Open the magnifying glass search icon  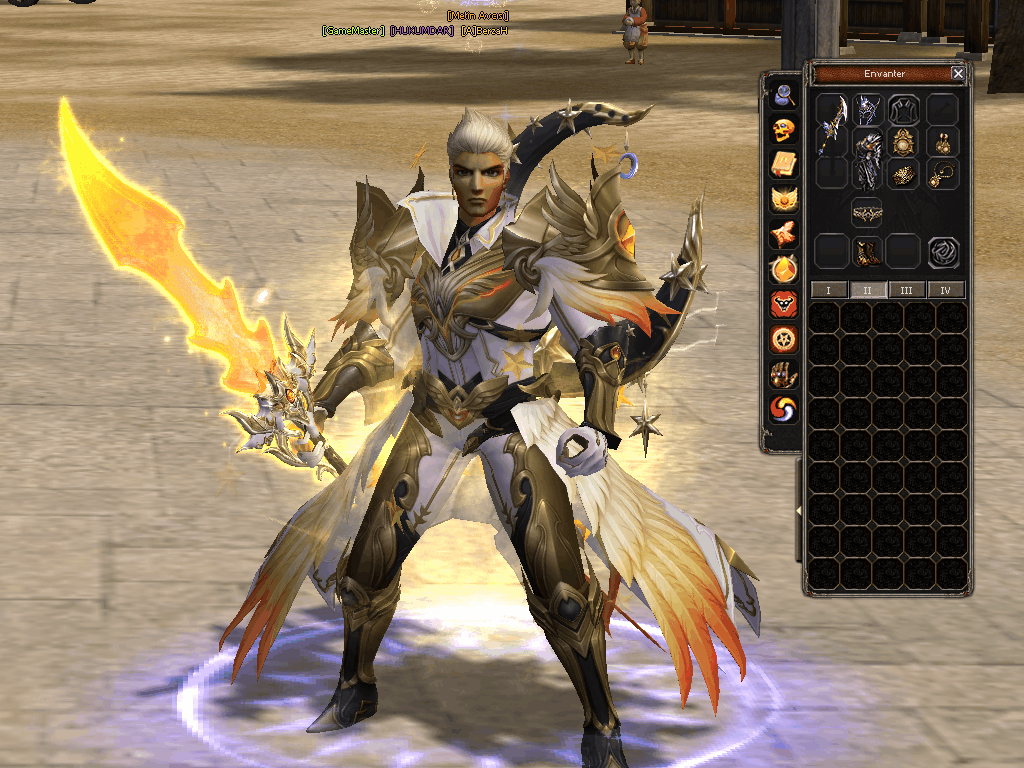click(x=784, y=95)
